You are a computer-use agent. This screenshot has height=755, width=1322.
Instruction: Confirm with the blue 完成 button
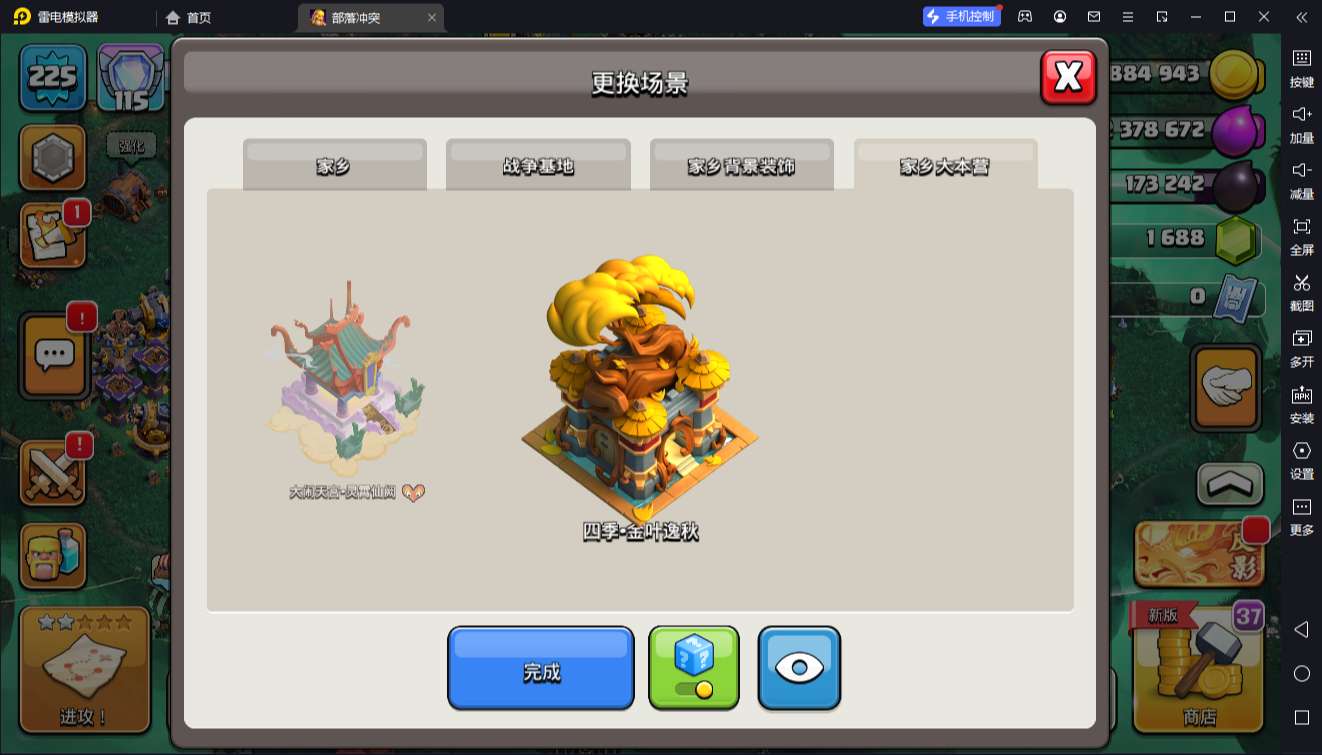[x=540, y=668]
